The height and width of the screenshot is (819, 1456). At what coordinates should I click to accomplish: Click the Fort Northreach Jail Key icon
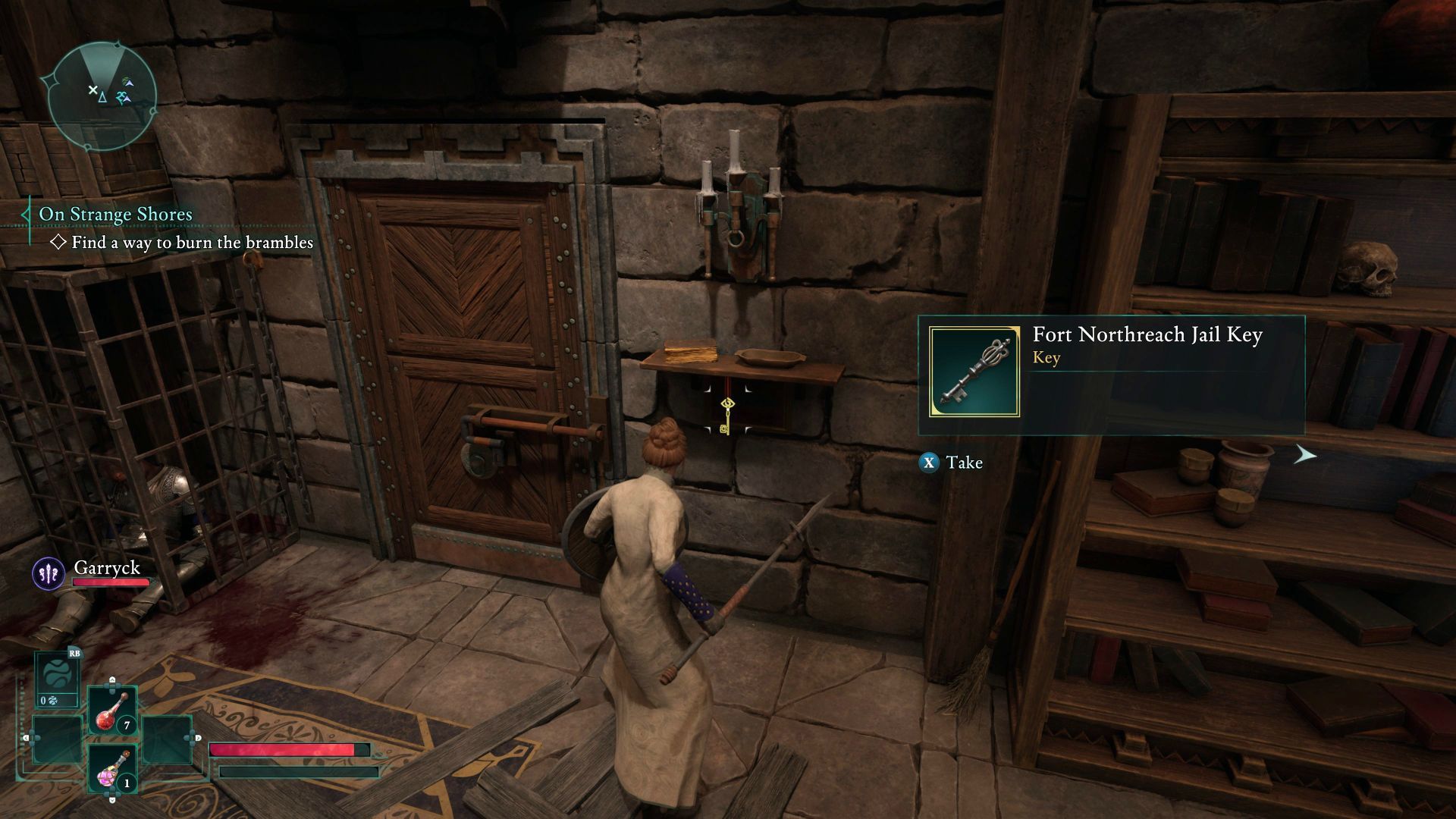tap(974, 372)
